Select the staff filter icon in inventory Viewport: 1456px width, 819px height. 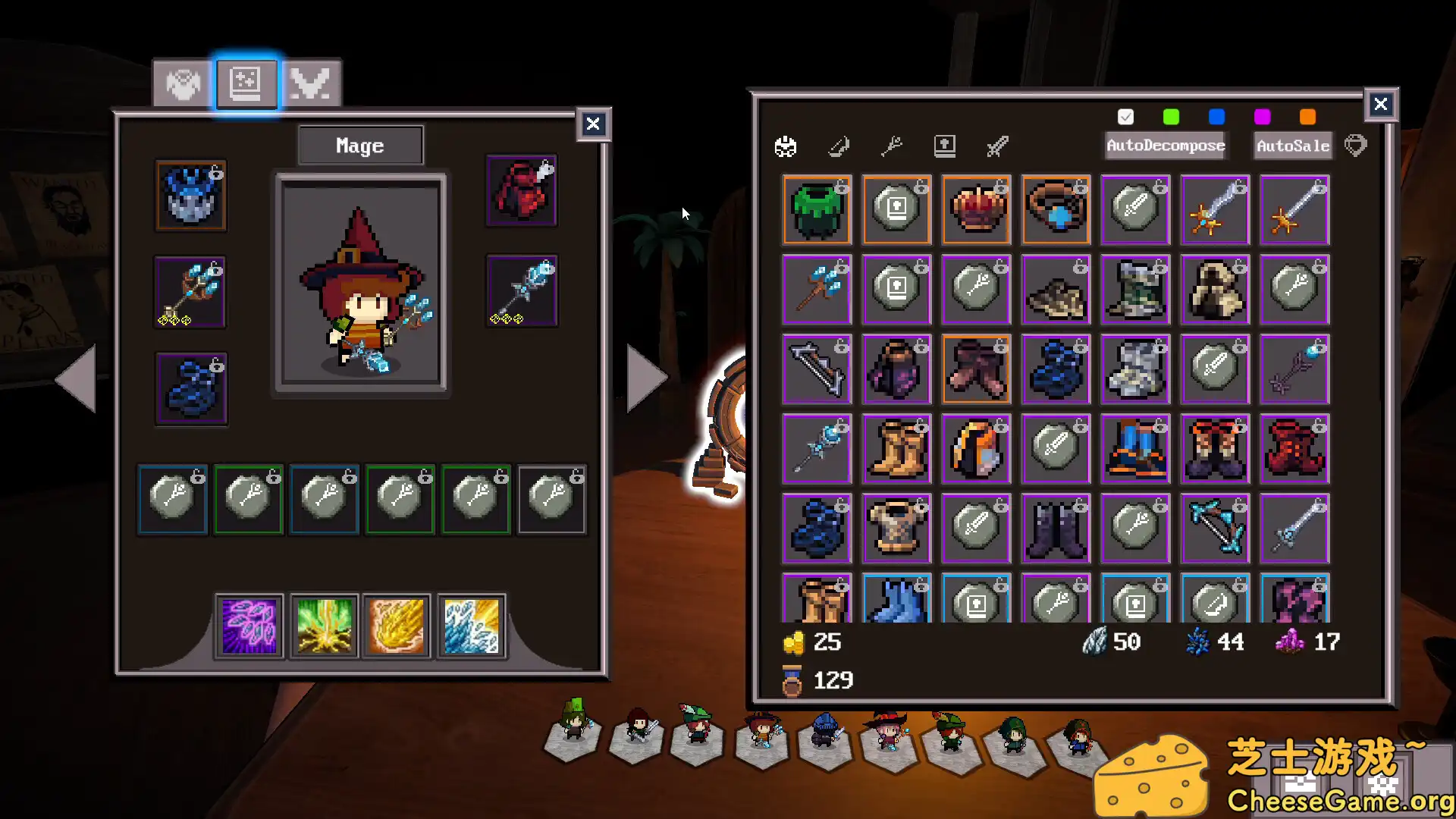[893, 146]
